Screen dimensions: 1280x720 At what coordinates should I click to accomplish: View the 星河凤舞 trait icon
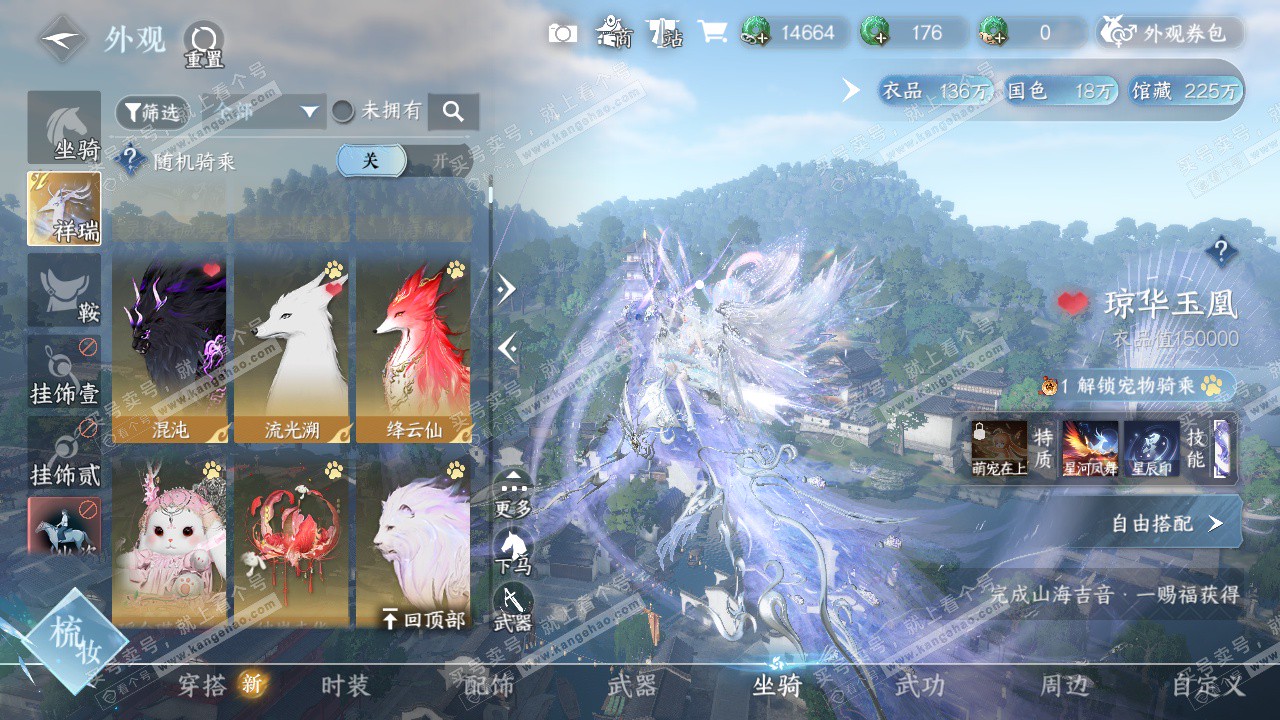point(1090,449)
